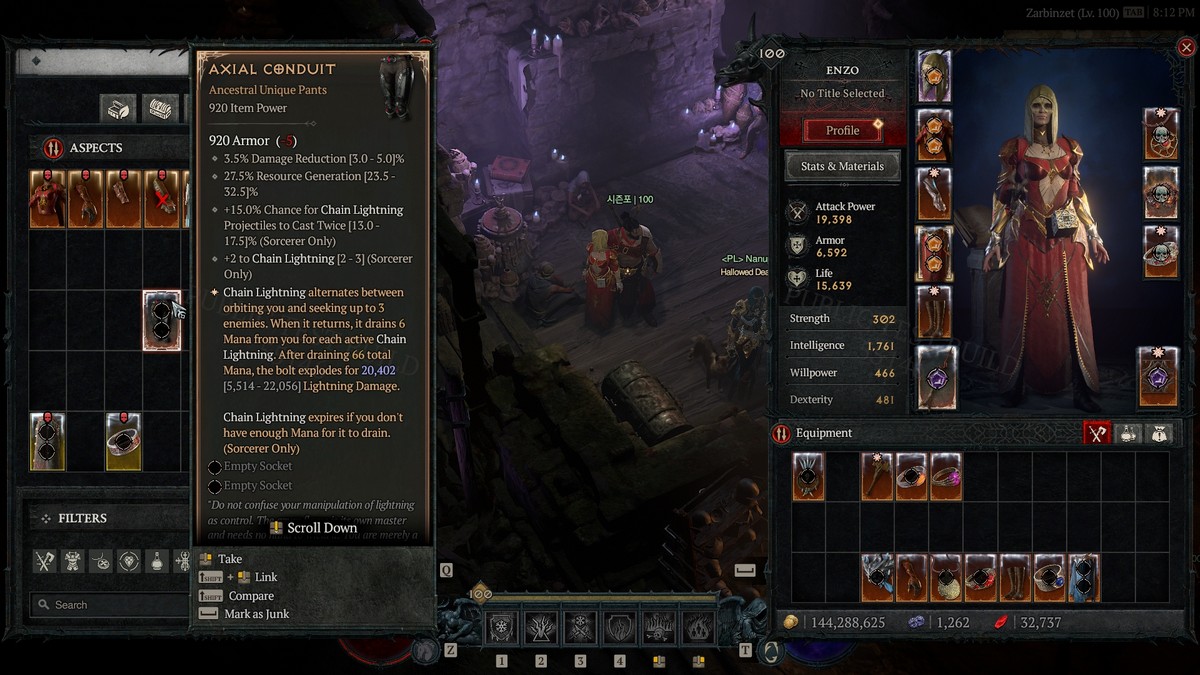Toggle the weapons filter icon
Viewport: 1200px width, 675px height.
click(x=45, y=561)
